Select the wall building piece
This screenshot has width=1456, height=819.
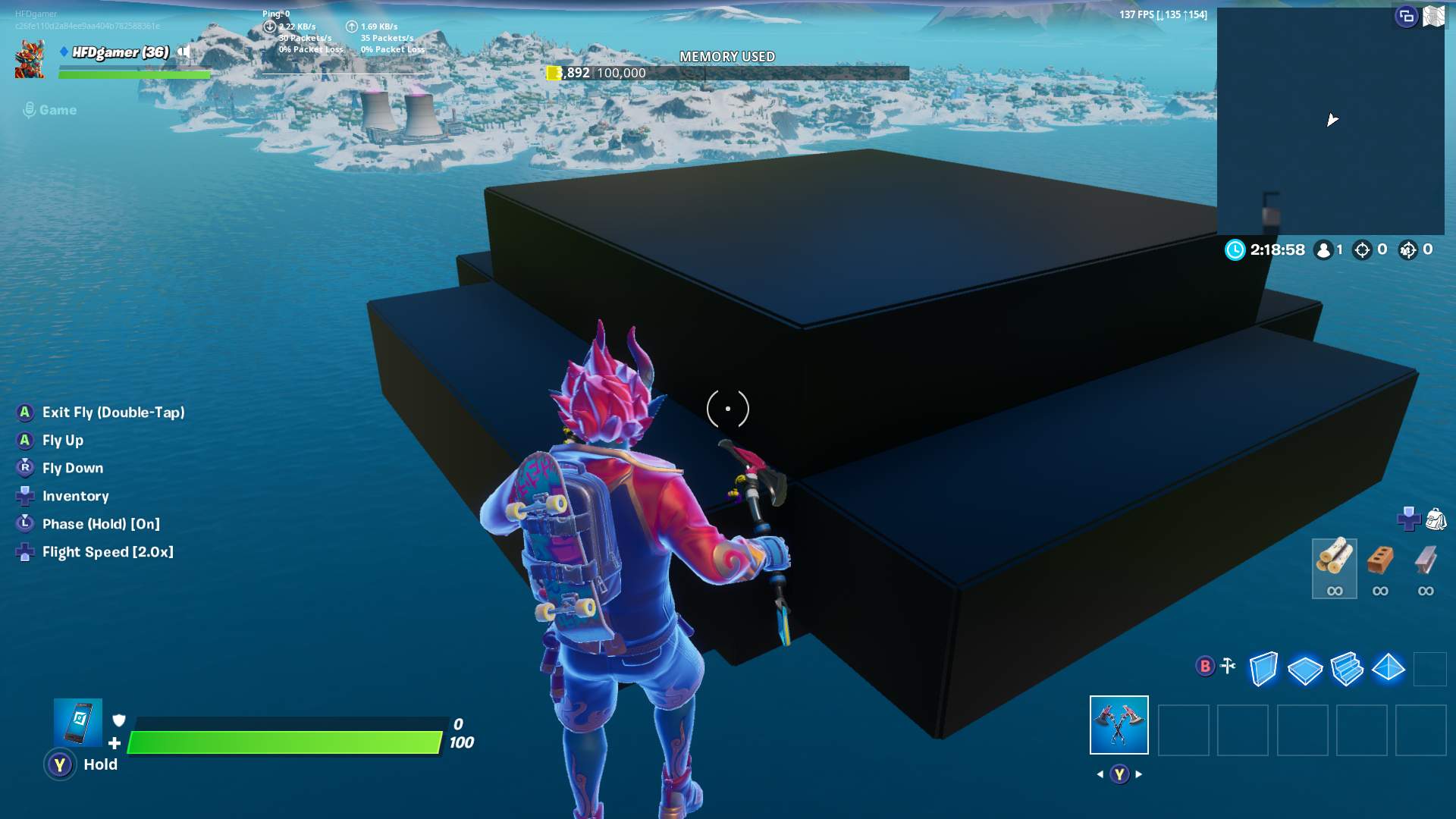tap(1263, 667)
